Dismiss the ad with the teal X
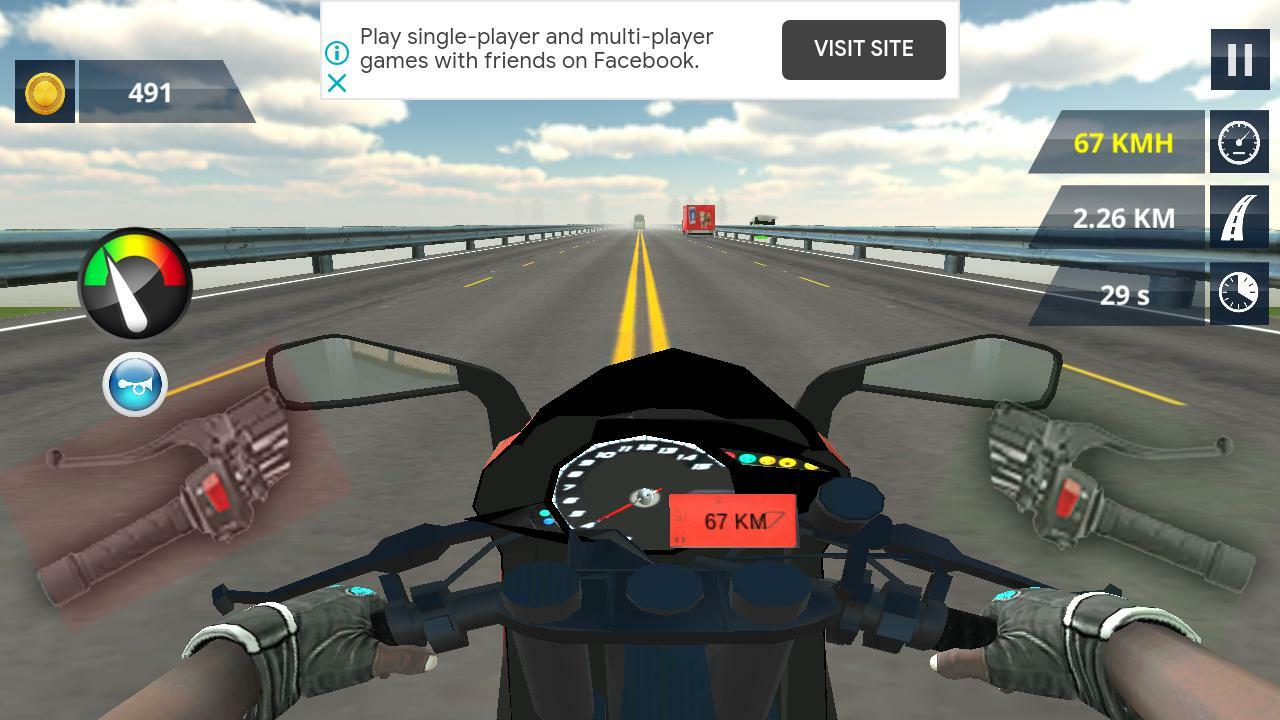This screenshot has width=1280, height=720. [x=338, y=84]
